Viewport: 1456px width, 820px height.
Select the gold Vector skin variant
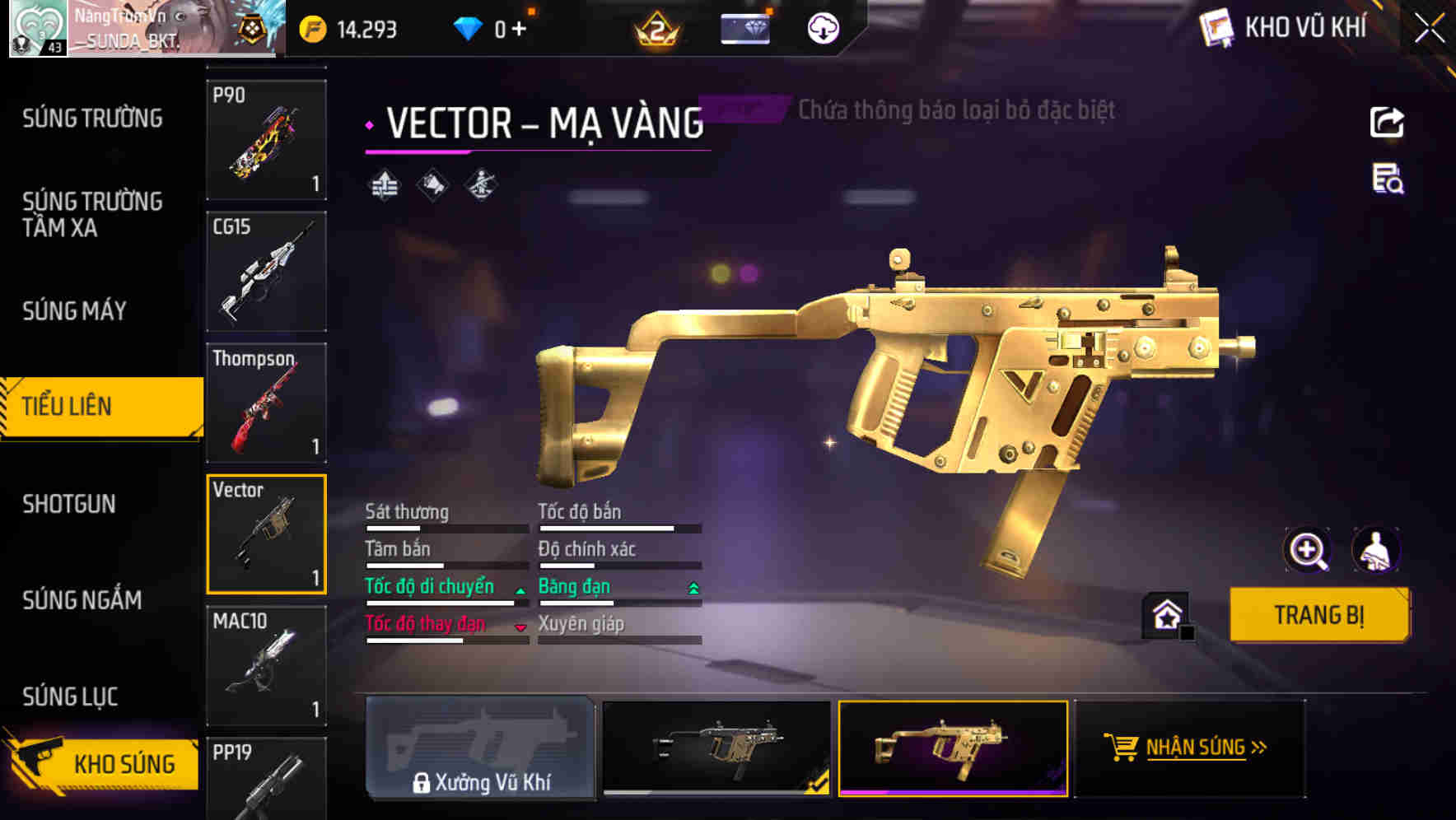(953, 749)
